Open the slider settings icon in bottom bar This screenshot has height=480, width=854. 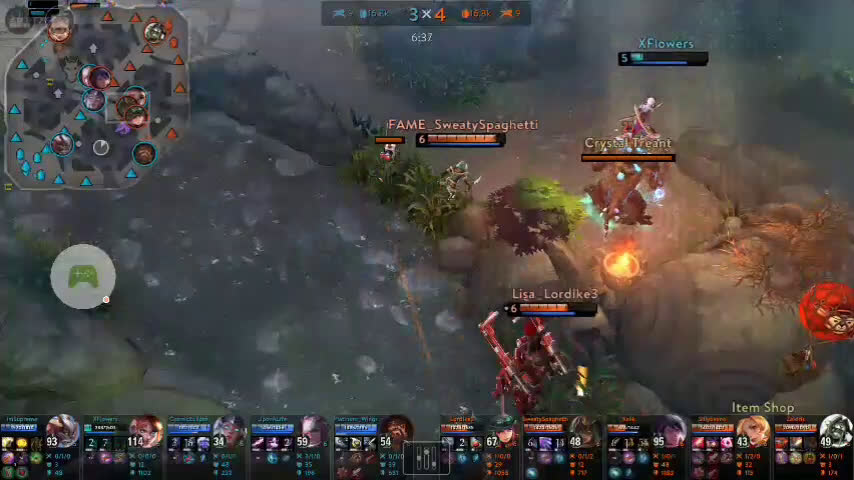coord(427,459)
